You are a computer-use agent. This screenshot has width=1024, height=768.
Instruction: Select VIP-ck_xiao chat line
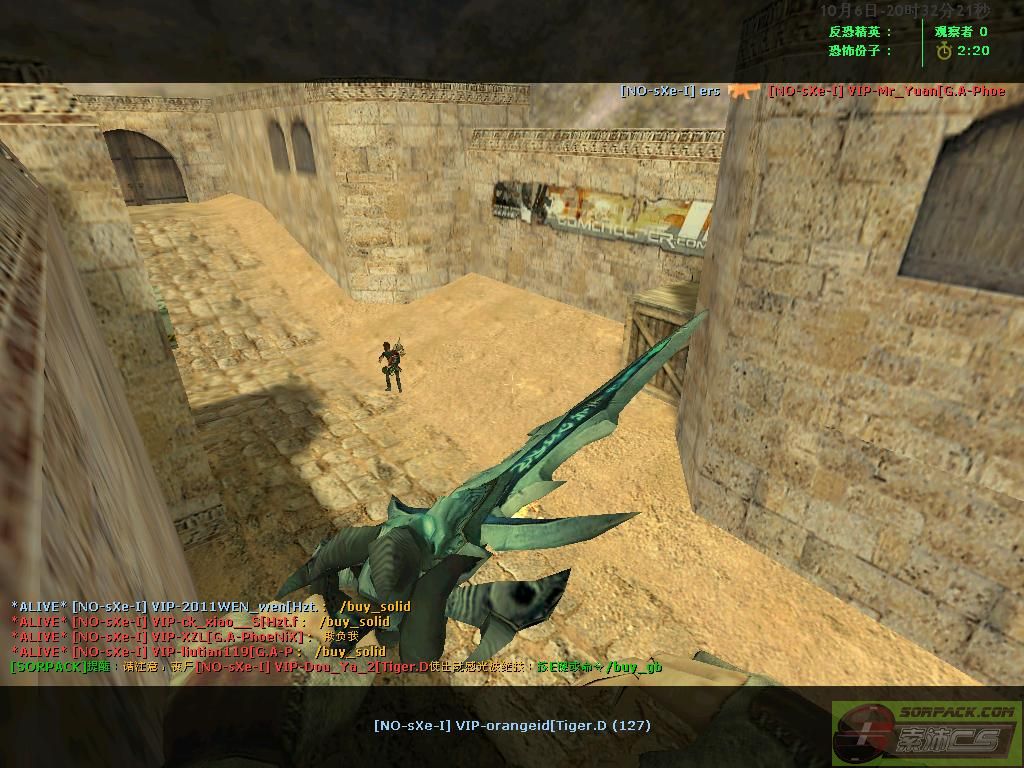200,621
